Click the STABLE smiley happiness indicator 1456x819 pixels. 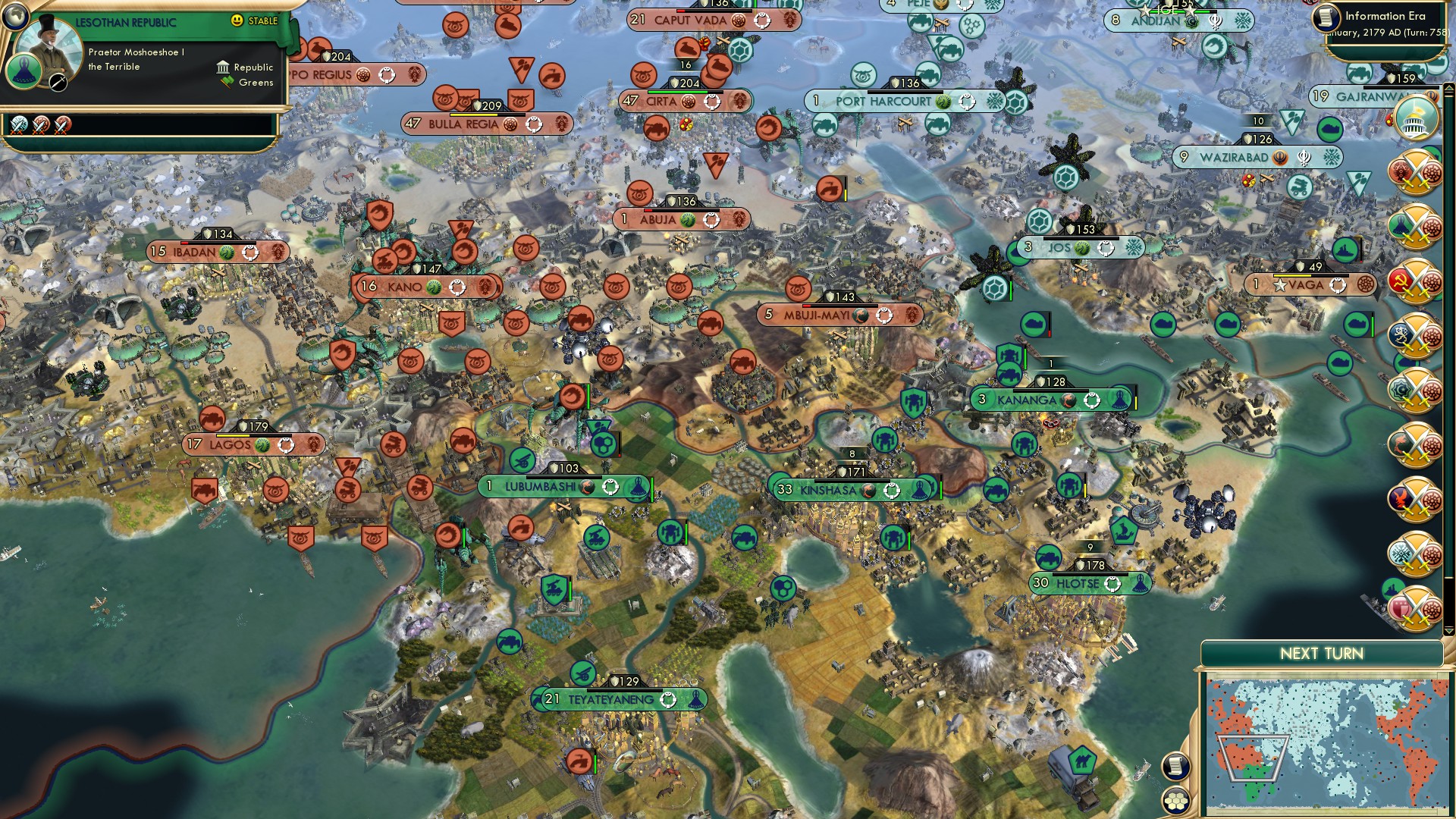point(237,20)
